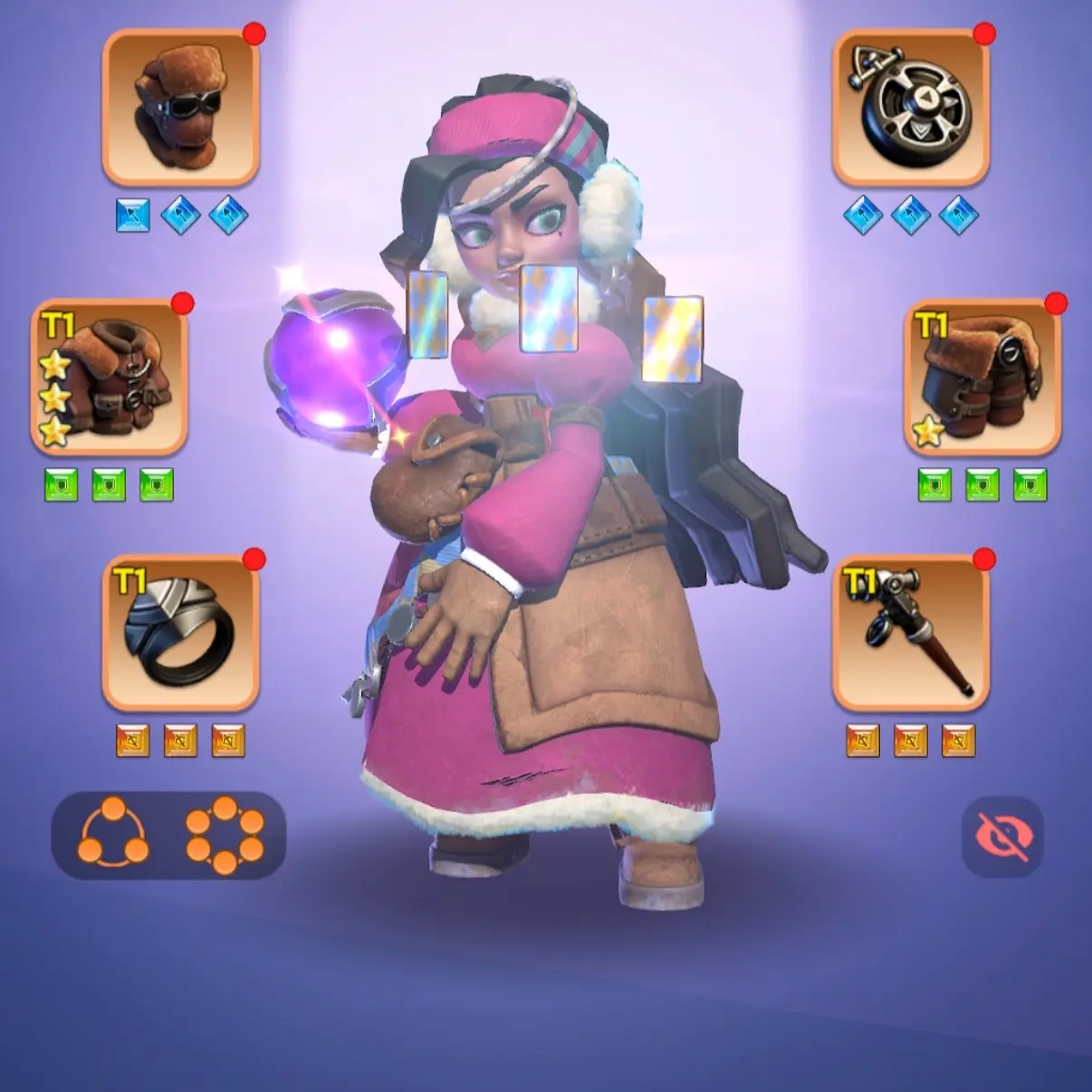Open the hammer cane weapon slot
Viewport: 1092px width, 1092px height.
910,632
